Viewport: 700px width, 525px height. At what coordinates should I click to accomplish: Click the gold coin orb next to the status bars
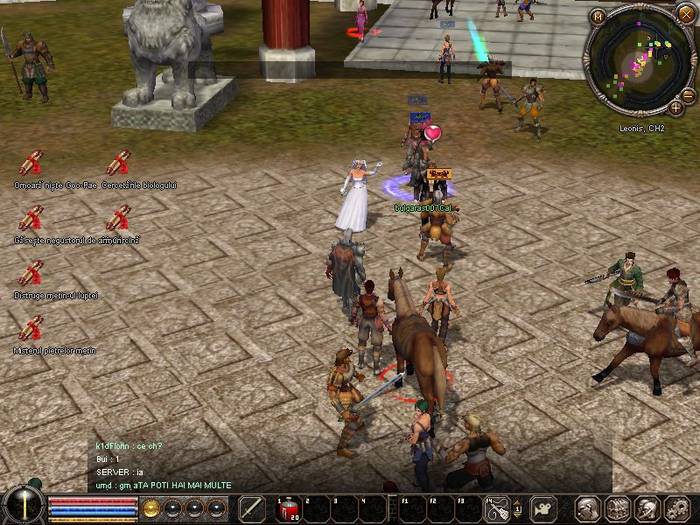click(x=152, y=508)
